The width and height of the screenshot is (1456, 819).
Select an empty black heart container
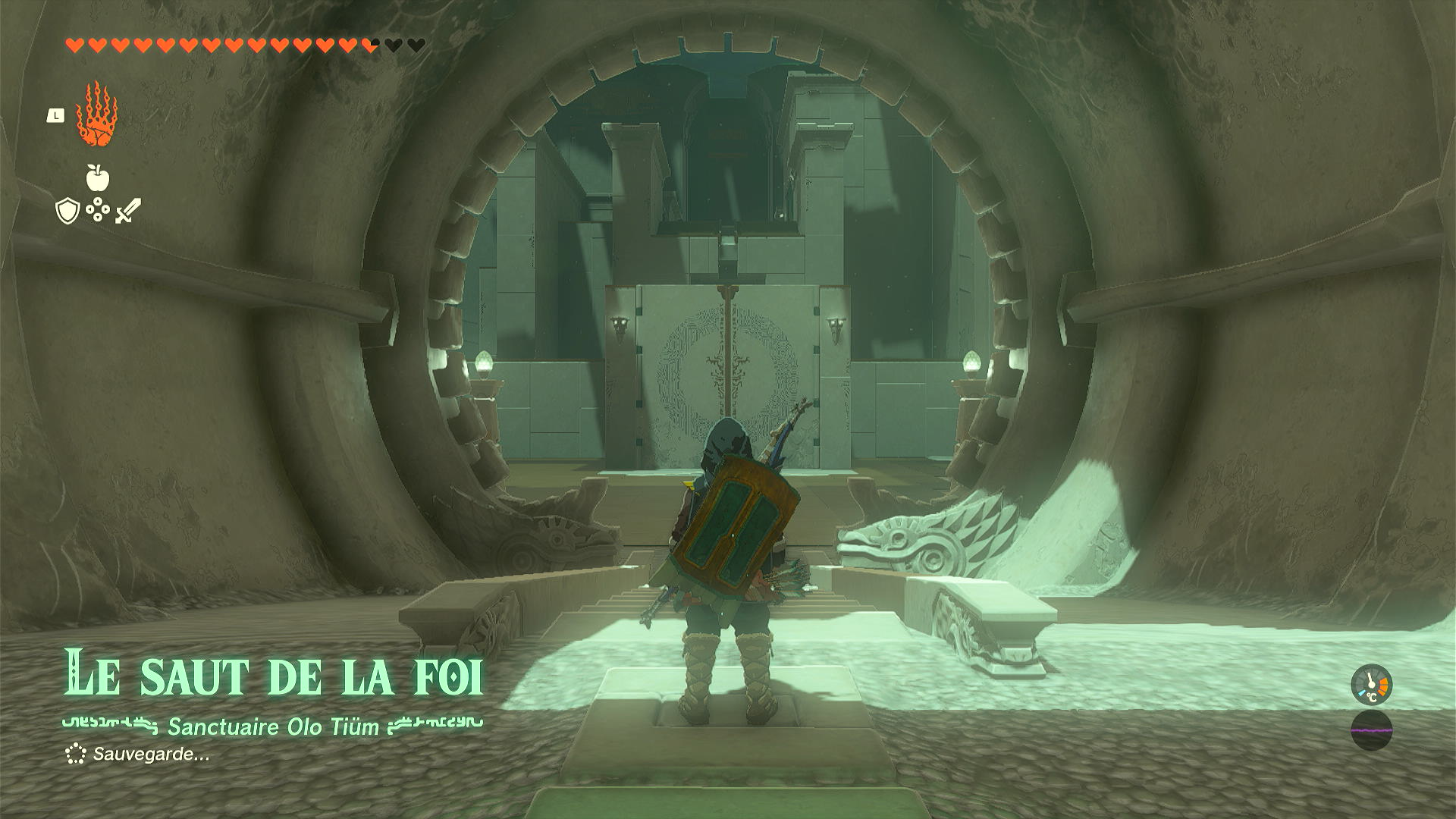(x=394, y=43)
